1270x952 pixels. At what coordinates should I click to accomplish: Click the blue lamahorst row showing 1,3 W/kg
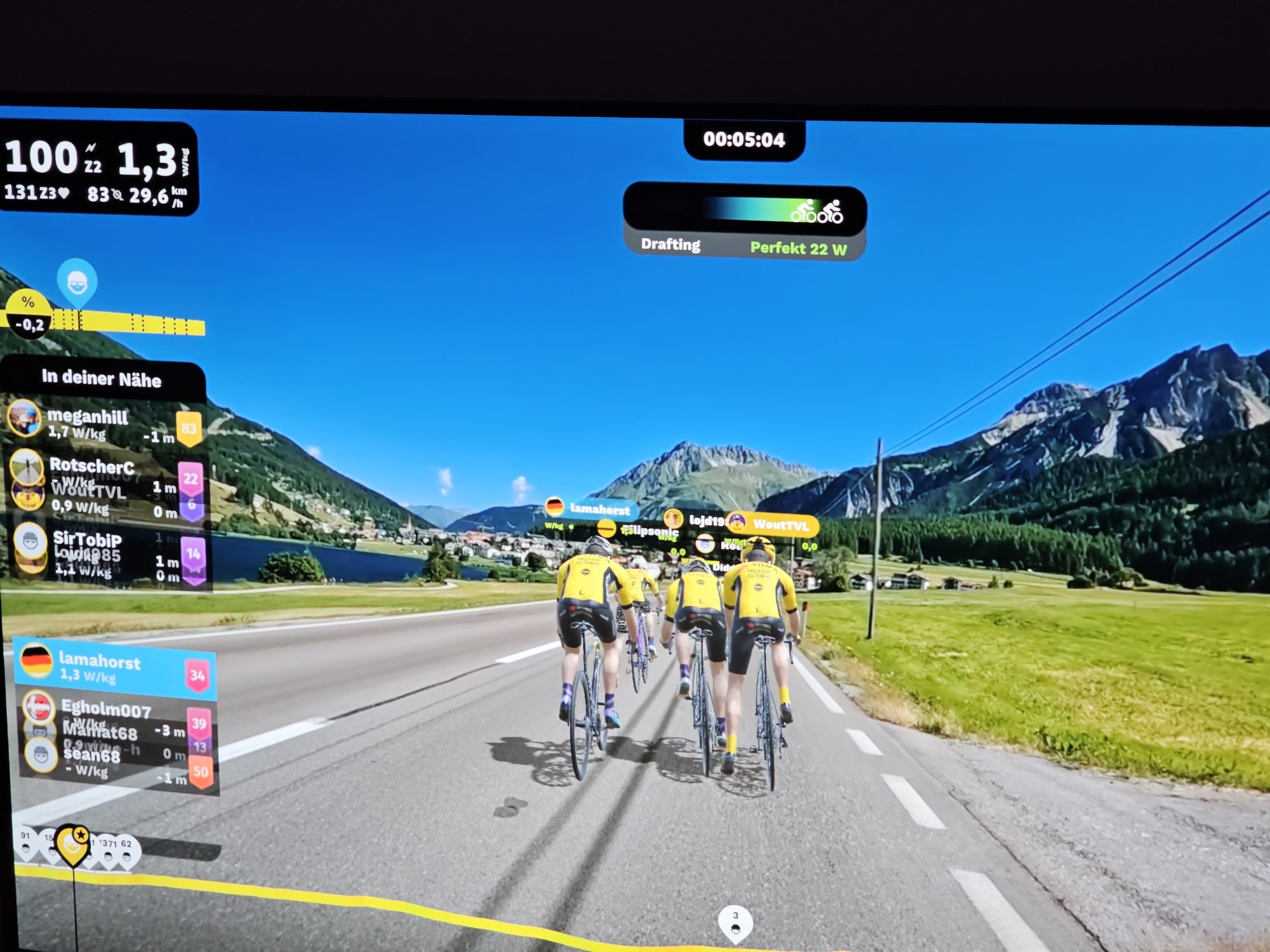[x=114, y=668]
